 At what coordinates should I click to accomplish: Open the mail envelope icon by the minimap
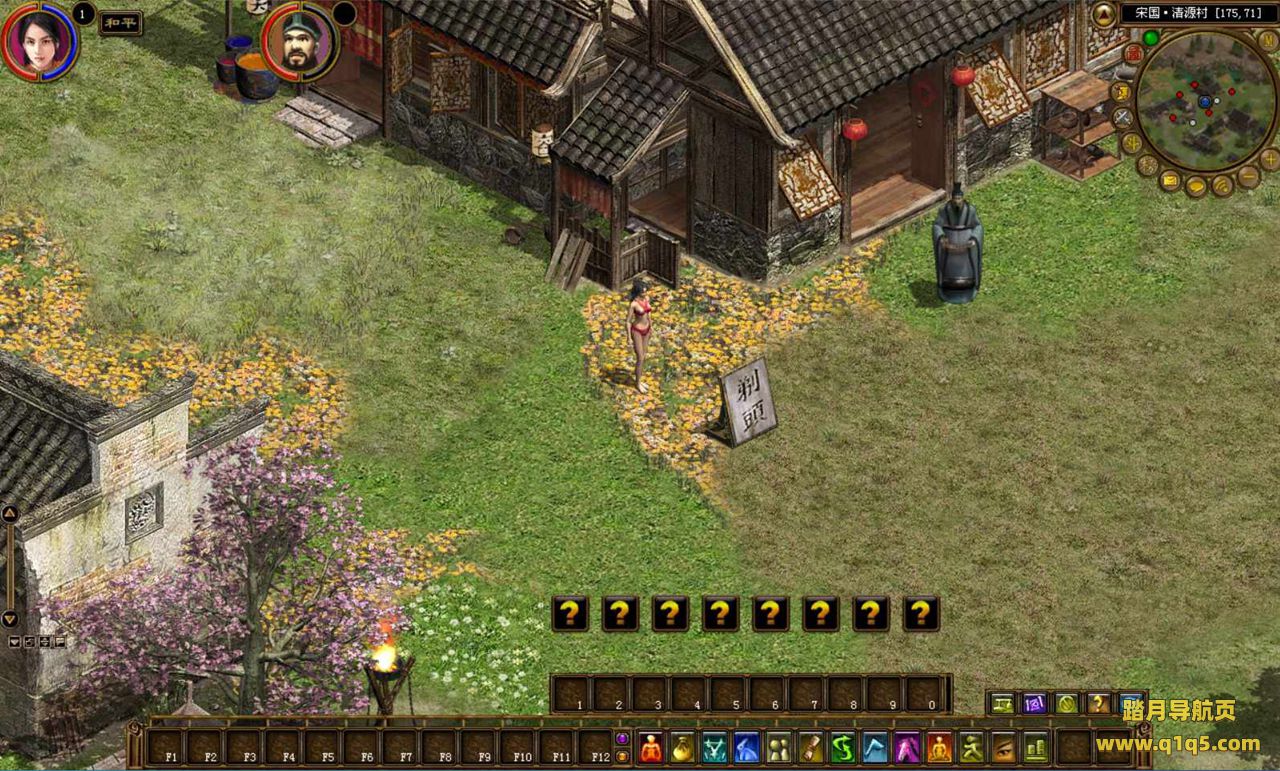point(1170,181)
